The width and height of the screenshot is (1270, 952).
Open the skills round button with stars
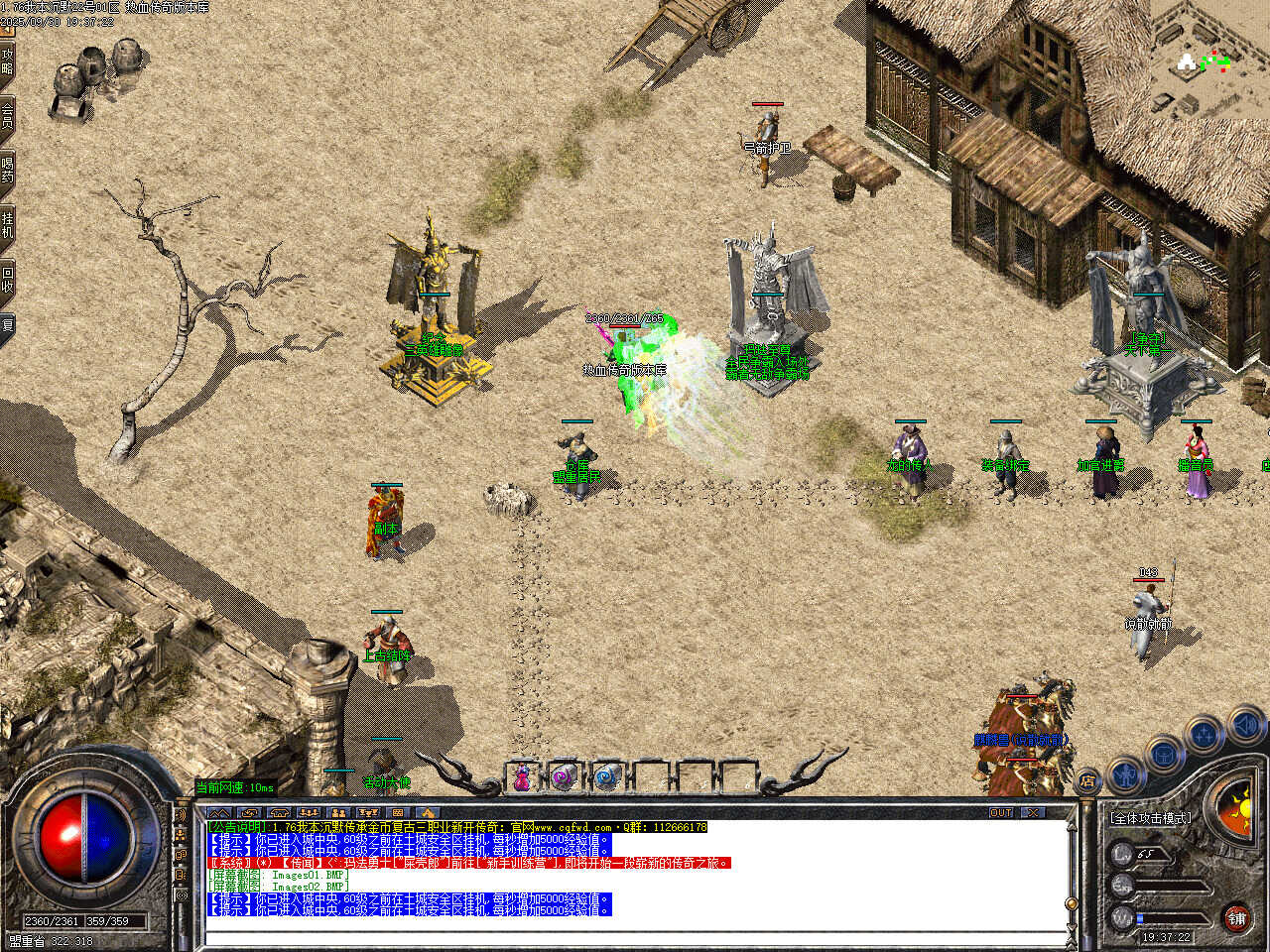(x=1204, y=736)
